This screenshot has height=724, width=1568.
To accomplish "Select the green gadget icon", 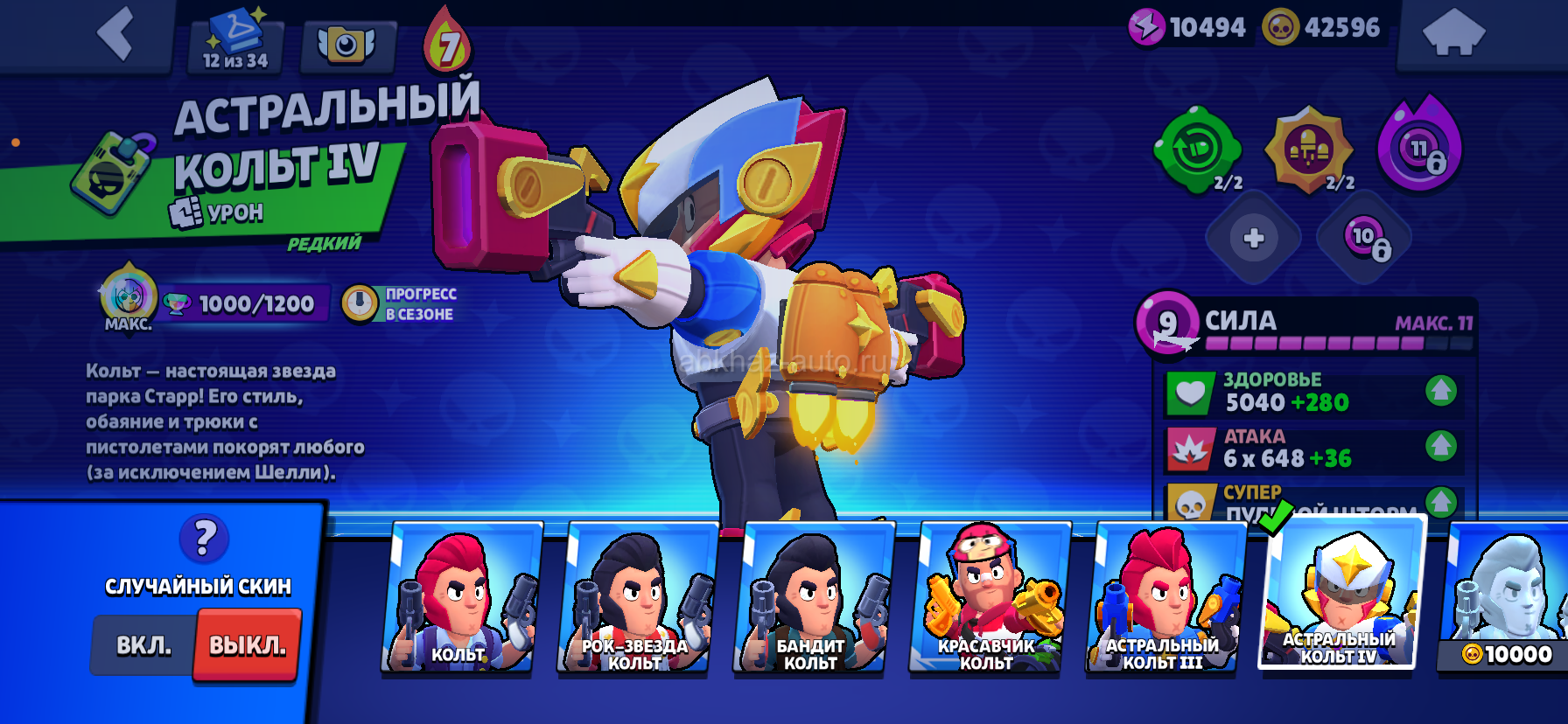I will point(1198,150).
